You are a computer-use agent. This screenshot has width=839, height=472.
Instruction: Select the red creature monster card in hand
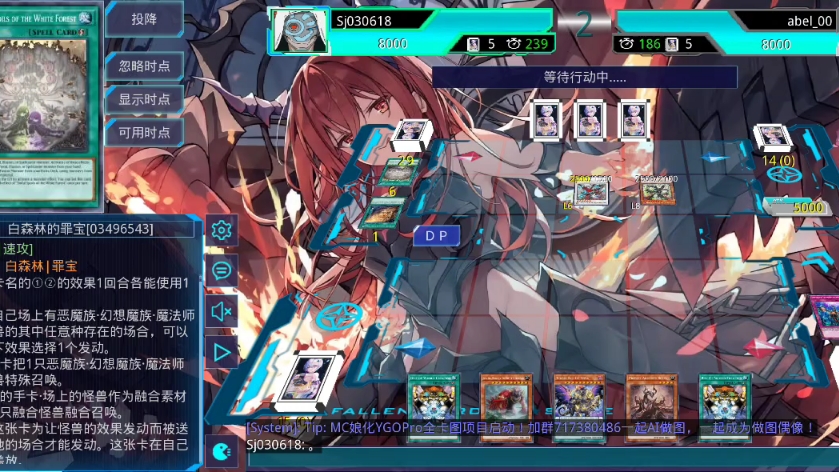click(506, 398)
